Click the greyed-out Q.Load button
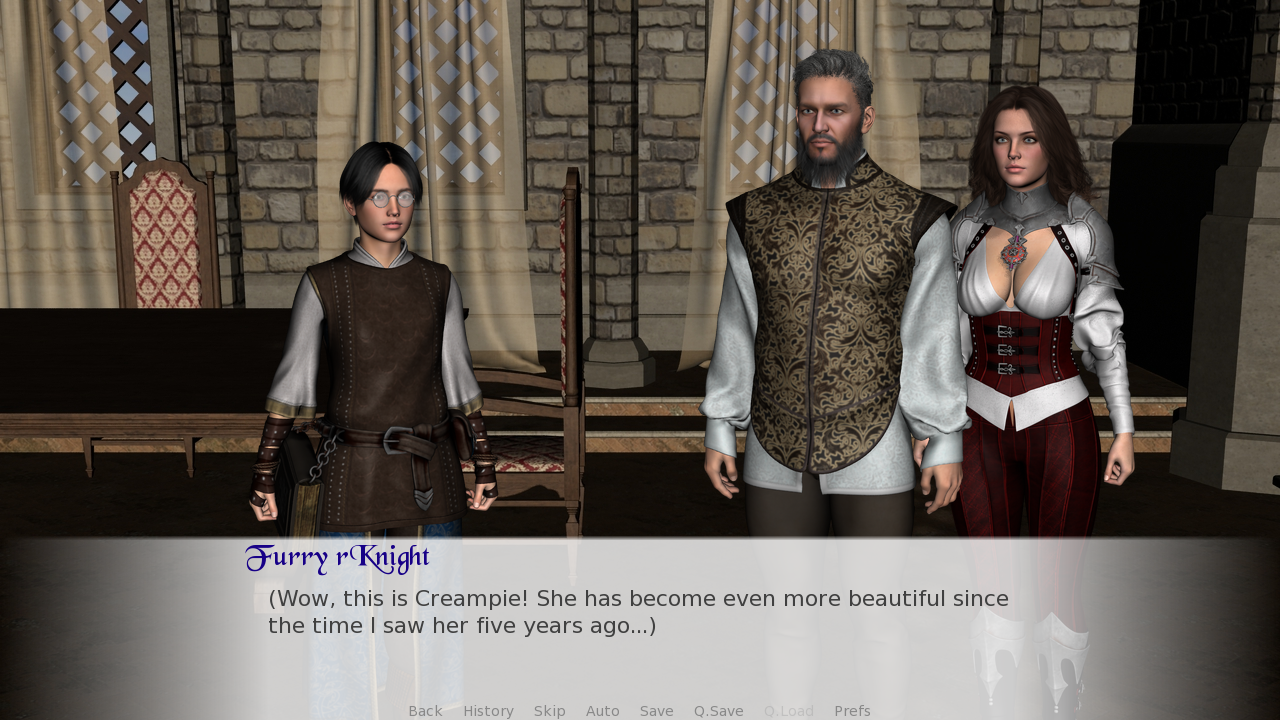 788,711
